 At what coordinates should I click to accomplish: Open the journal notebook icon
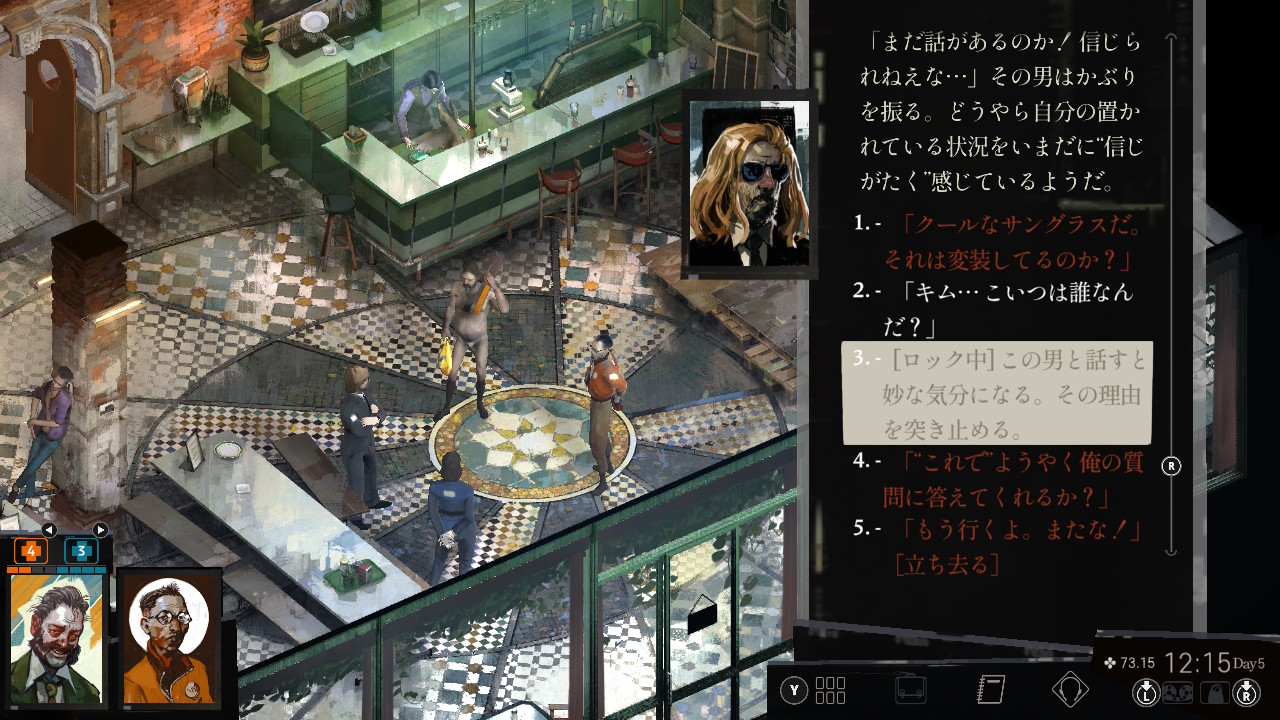pyautogui.click(x=990, y=690)
